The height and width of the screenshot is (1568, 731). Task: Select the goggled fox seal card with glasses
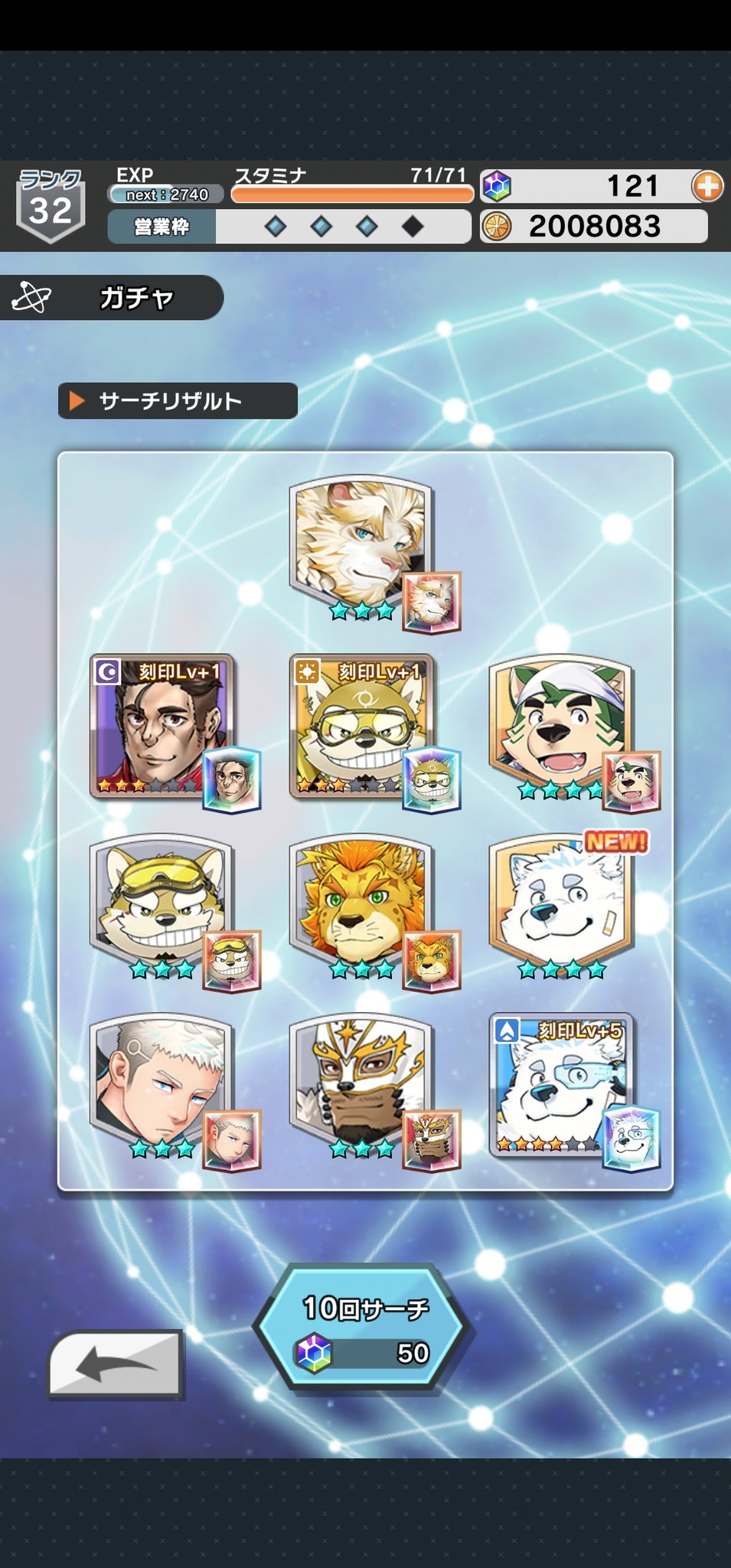(361, 724)
